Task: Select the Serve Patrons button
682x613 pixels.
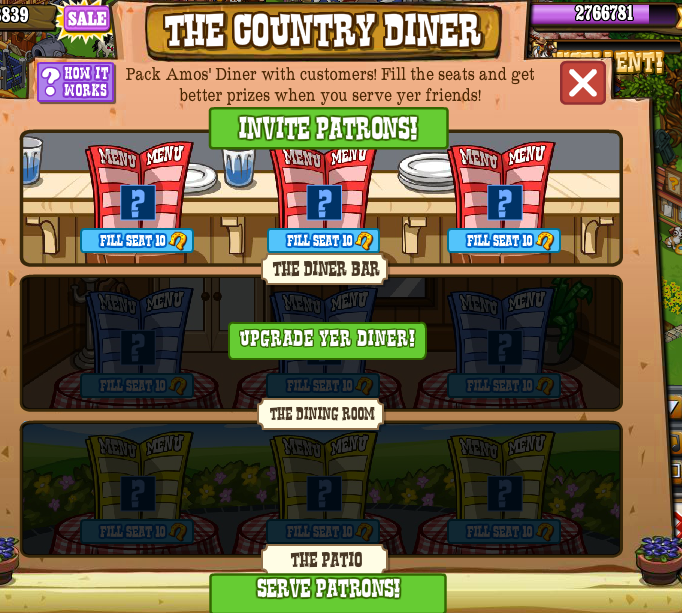Action: [x=328, y=590]
